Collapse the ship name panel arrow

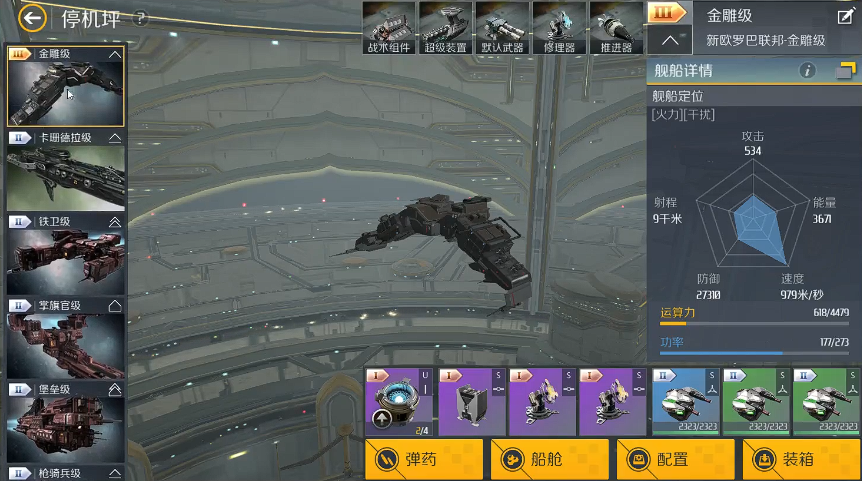[x=671, y=41]
